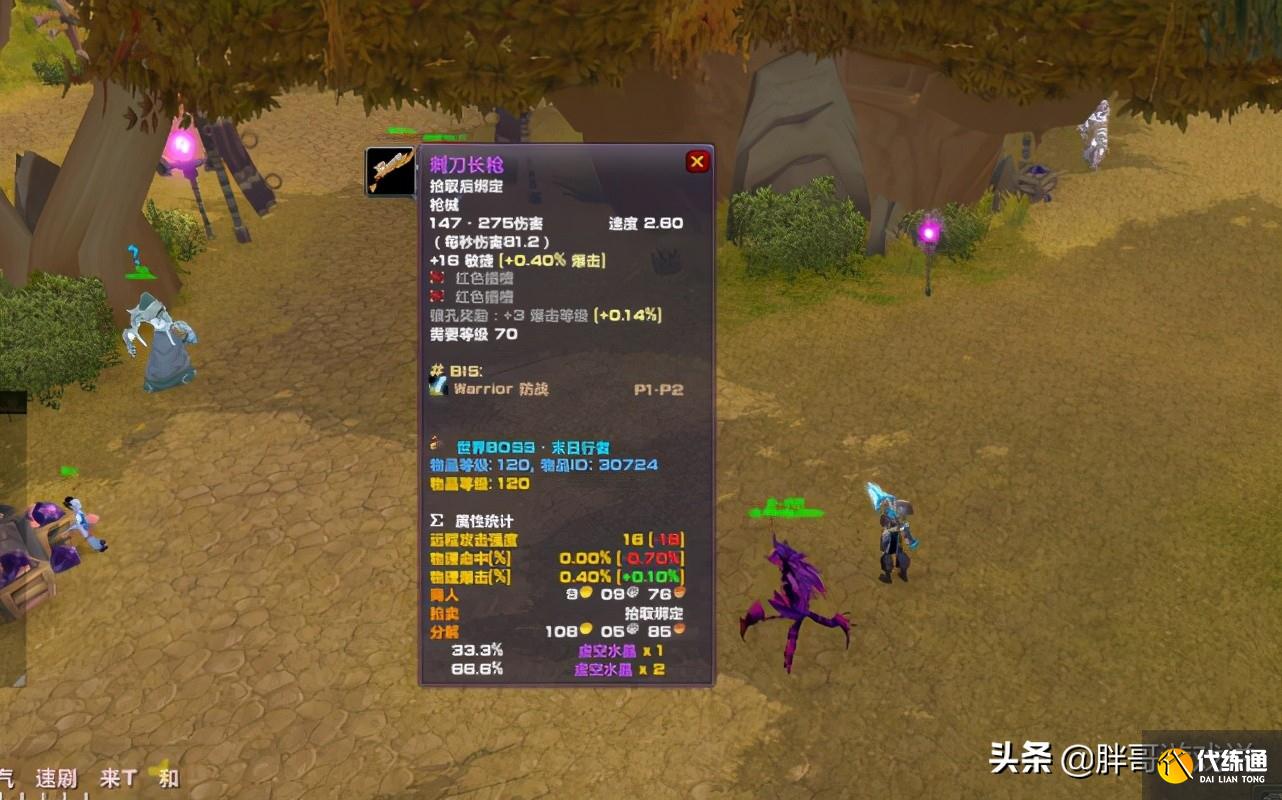Screen dimensions: 1282x800
Task: Click the P1-P2 phase label
Action: [x=658, y=390]
